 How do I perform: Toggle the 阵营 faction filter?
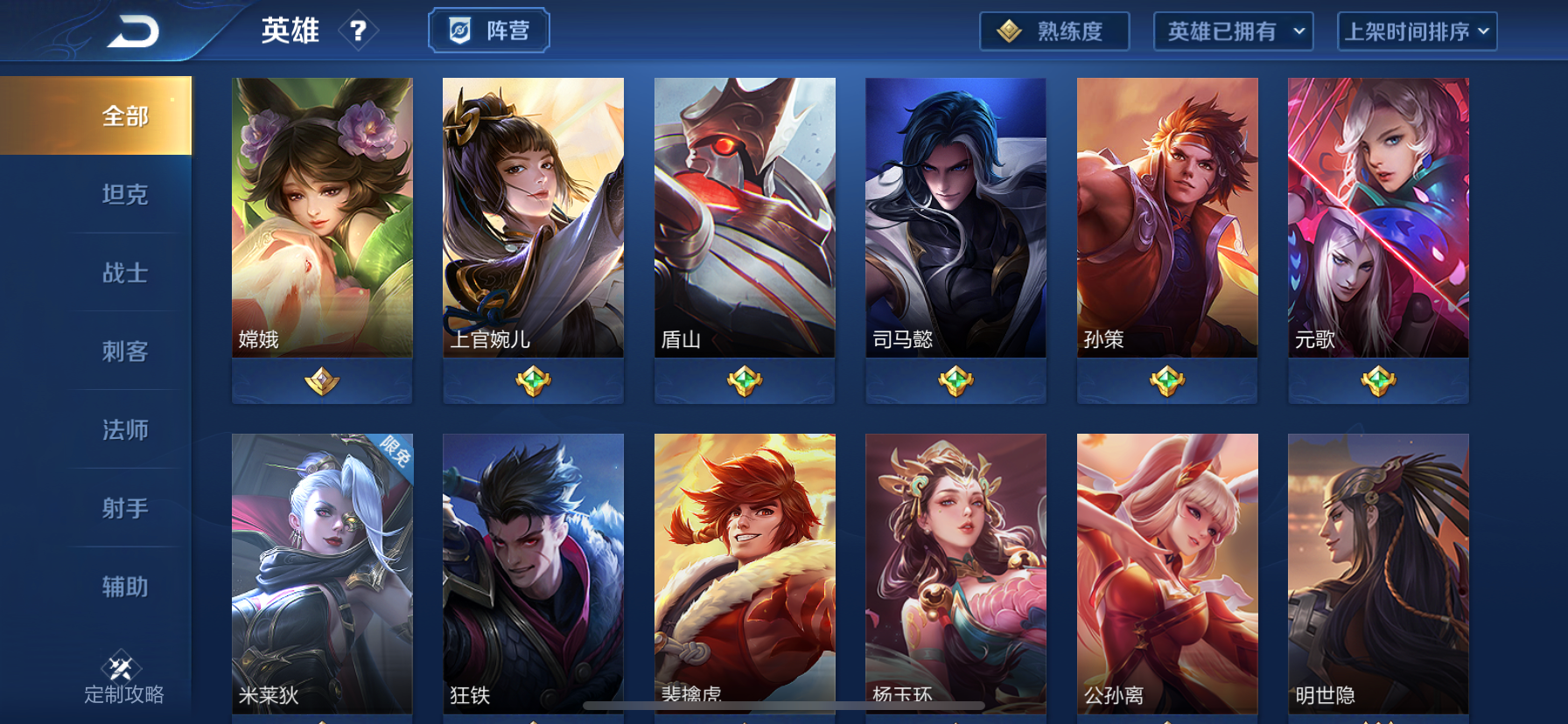pyautogui.click(x=487, y=31)
